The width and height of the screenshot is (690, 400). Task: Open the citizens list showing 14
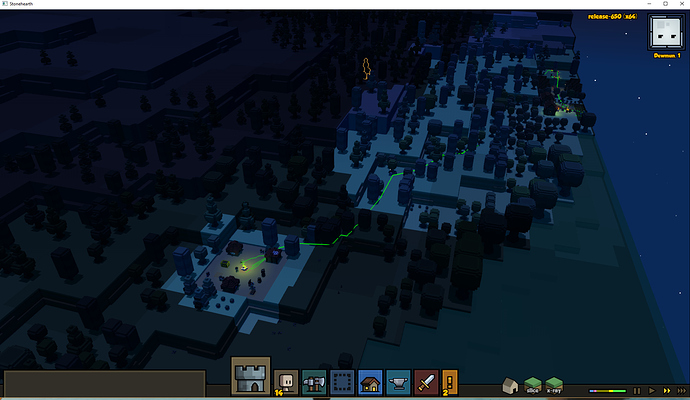286,381
